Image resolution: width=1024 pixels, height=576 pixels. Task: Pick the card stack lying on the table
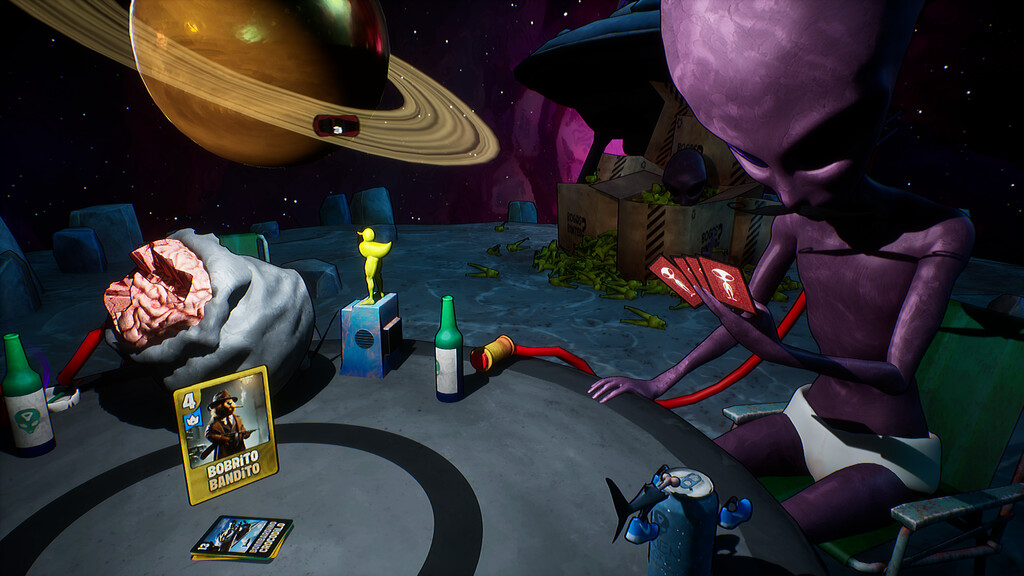242,536
